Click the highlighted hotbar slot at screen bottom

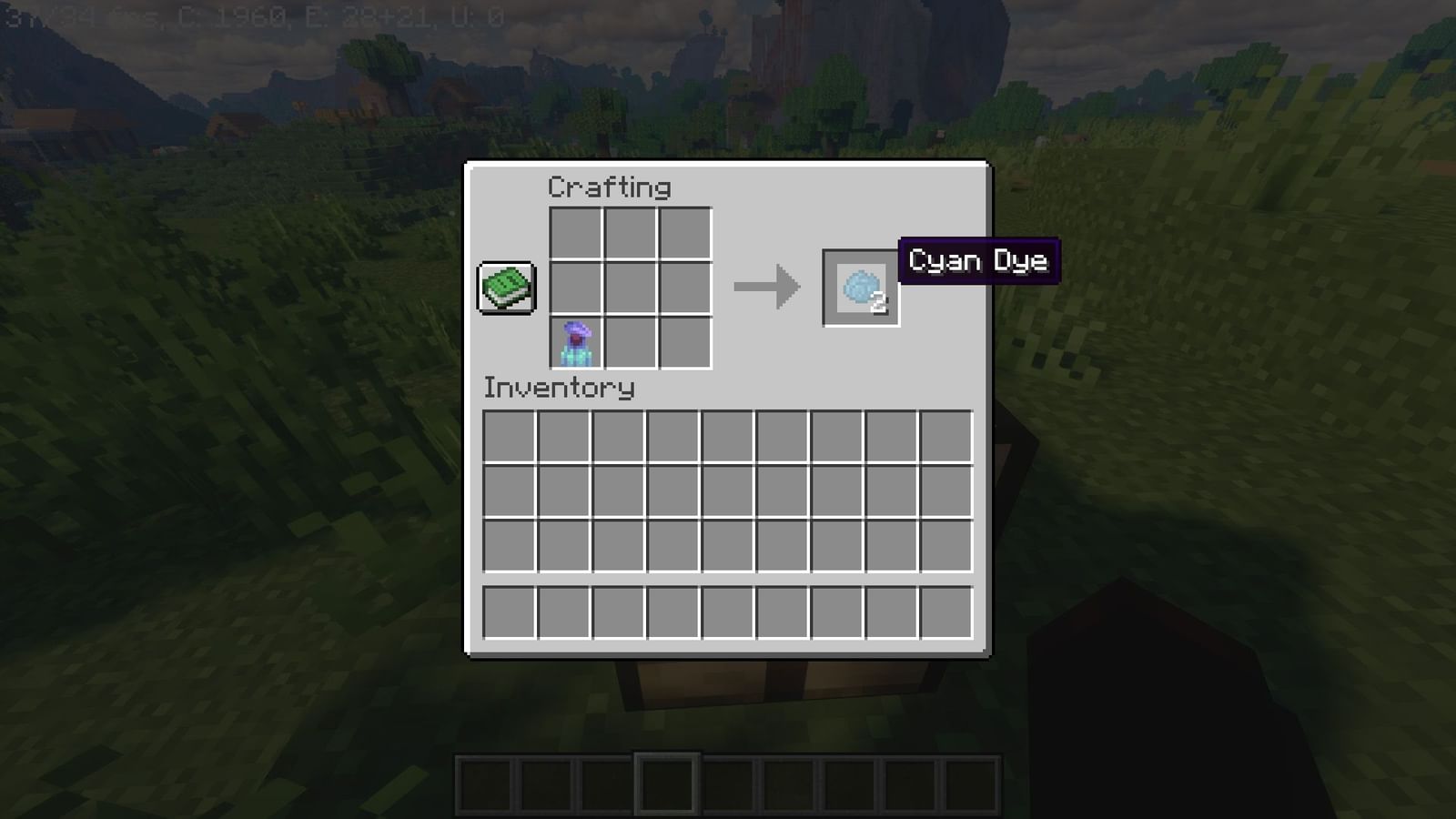pyautogui.click(x=670, y=783)
